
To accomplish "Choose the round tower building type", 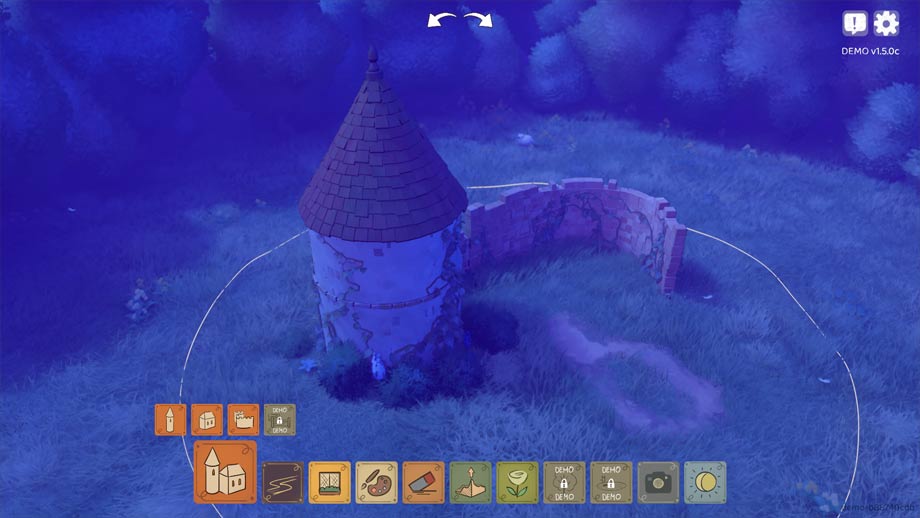I will click(x=171, y=419).
